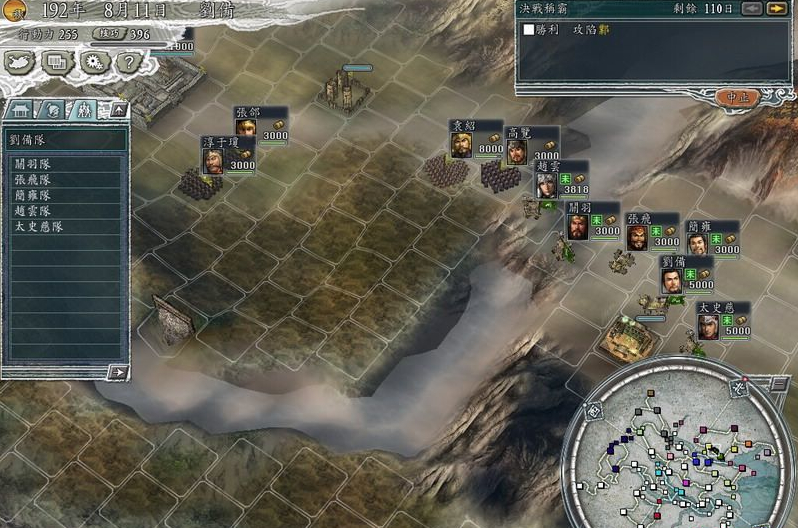Image resolution: width=798 pixels, height=528 pixels.
Task: Select 淳于瓊's unit portrait
Action: (213, 161)
